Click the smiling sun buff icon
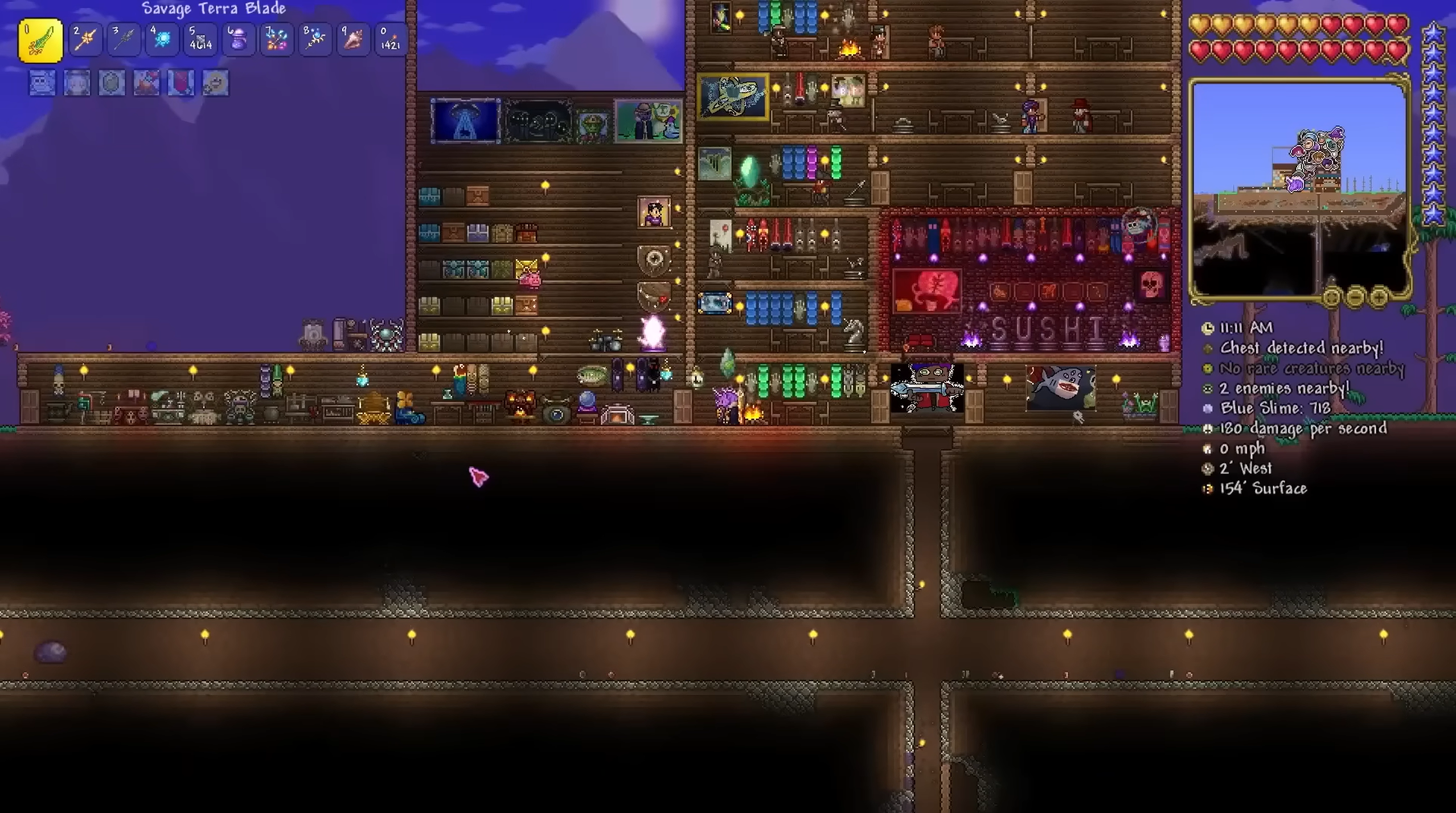The width and height of the screenshot is (1456, 813). pyautogui.click(x=216, y=84)
